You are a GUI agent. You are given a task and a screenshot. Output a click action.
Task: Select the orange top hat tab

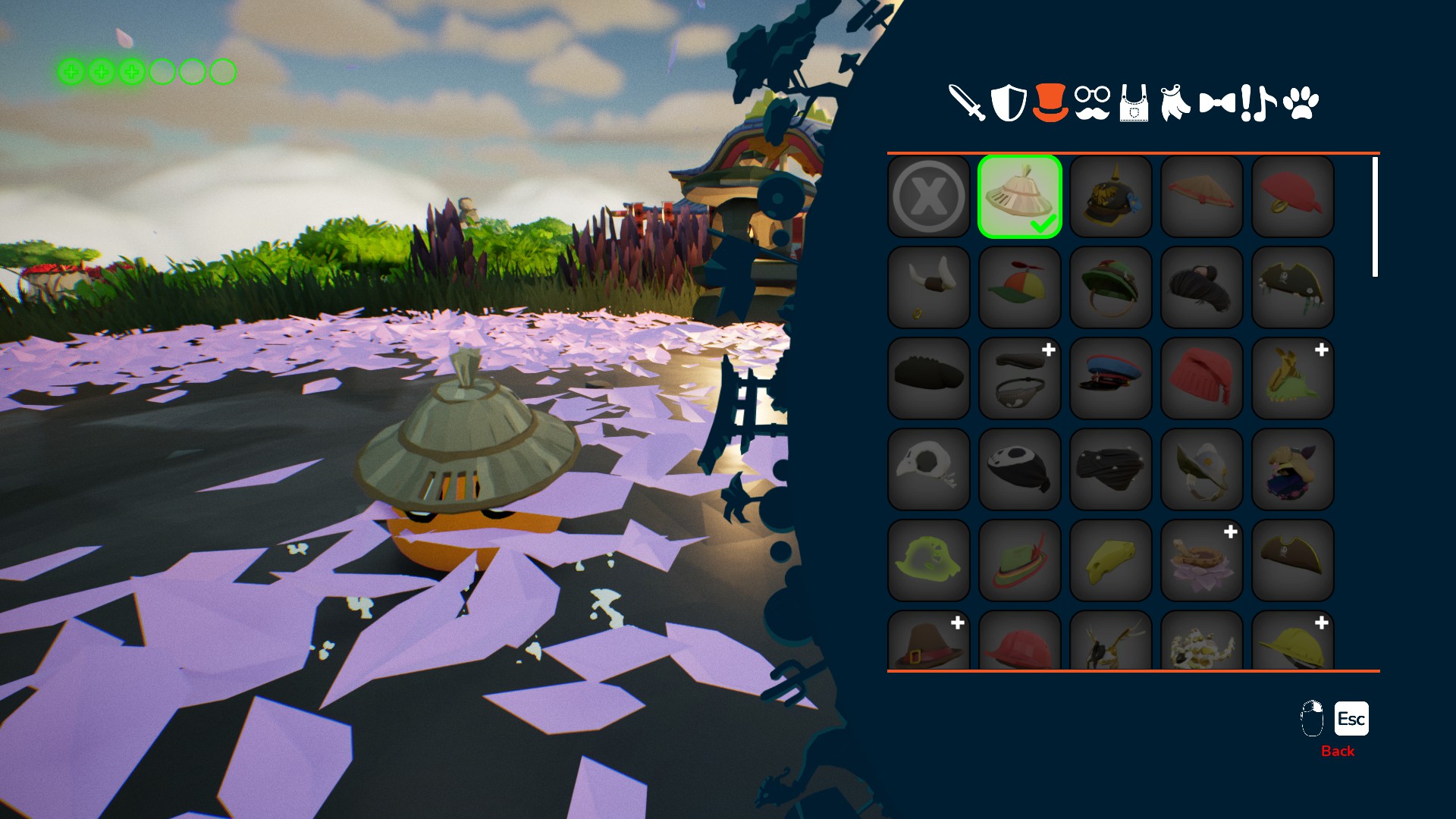(1050, 102)
